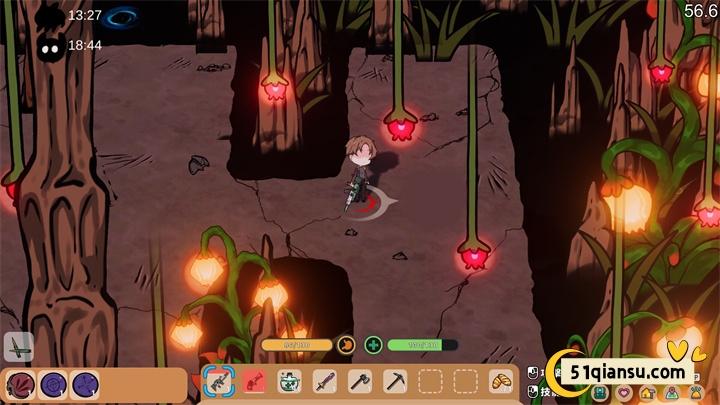Pick the pickaxe hotbar slot

(395, 381)
